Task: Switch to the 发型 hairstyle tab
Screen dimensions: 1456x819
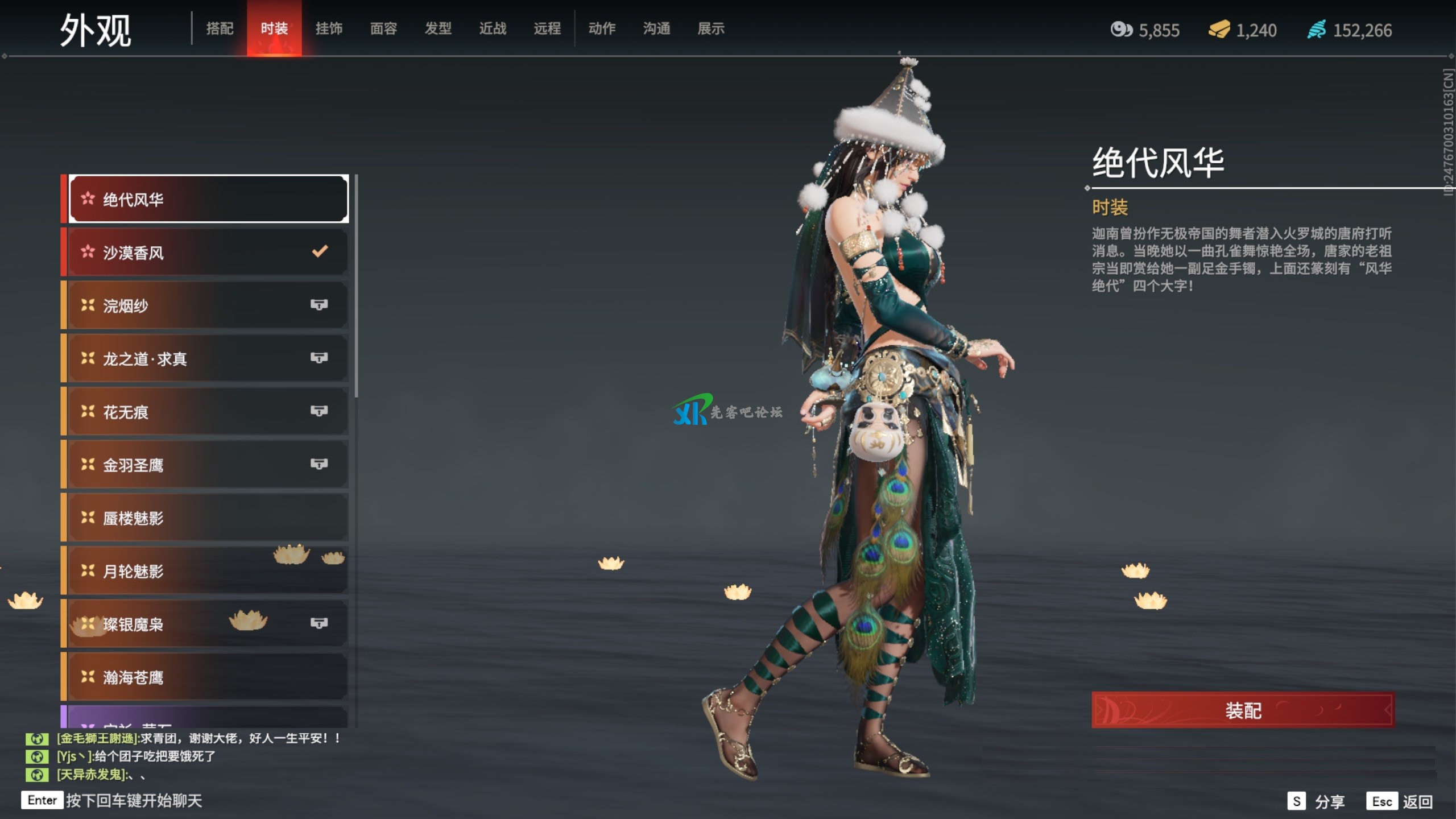Action: [438, 28]
